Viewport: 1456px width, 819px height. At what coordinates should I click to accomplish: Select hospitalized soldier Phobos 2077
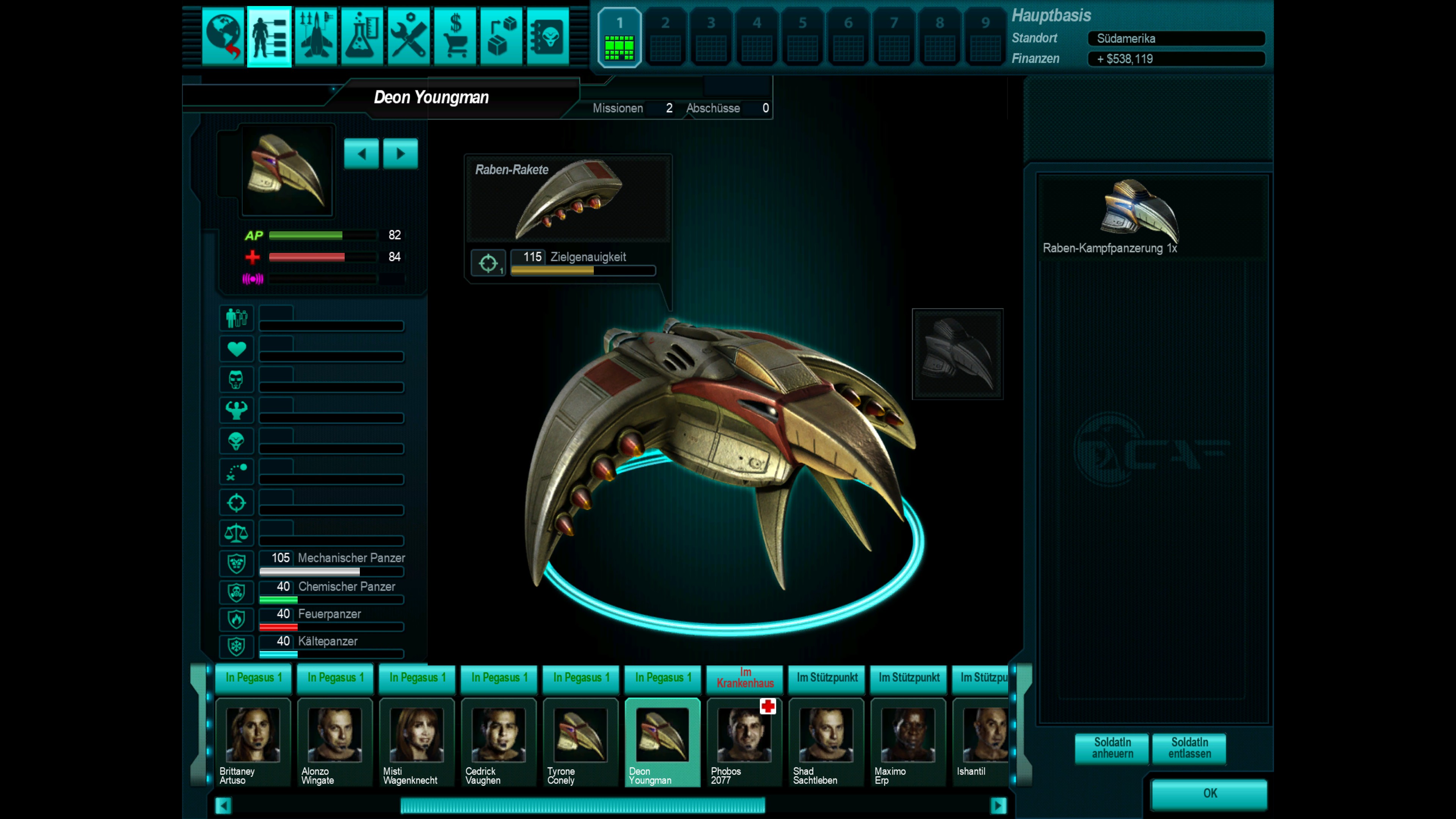coord(744,741)
